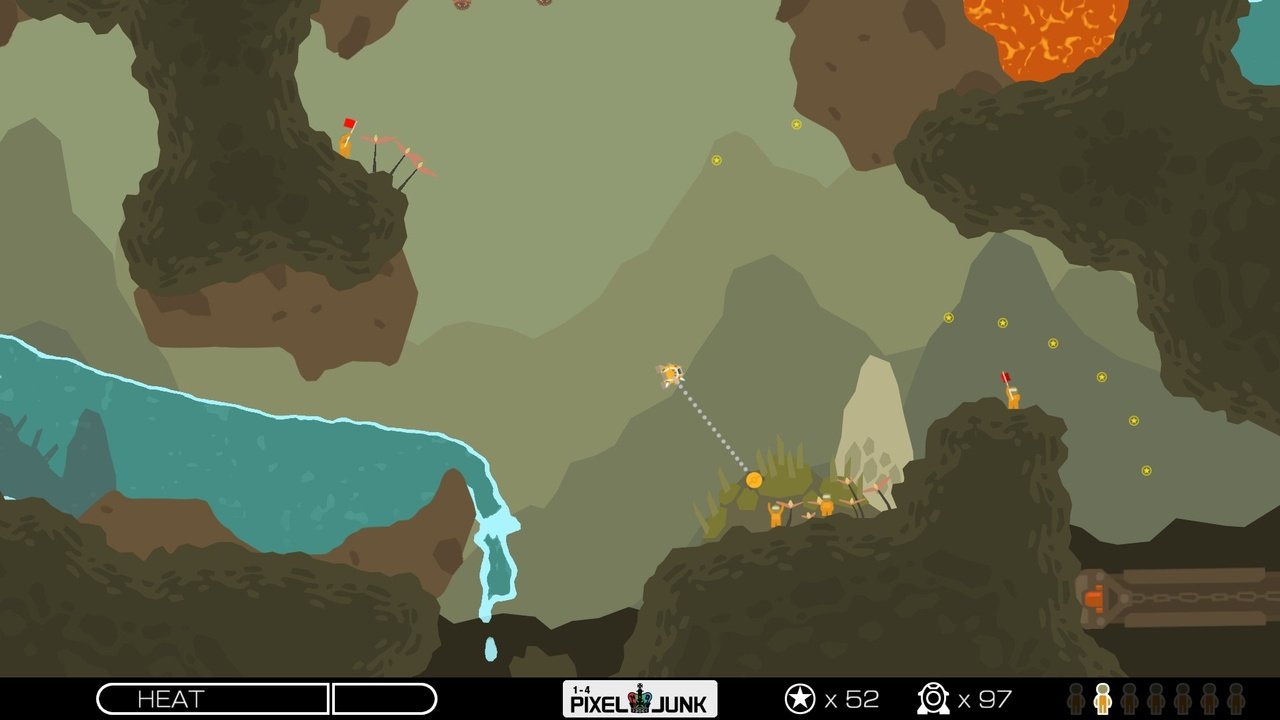
Task: Click the rescued survivor helmet icon near x 97
Action: pyautogui.click(x=931, y=696)
